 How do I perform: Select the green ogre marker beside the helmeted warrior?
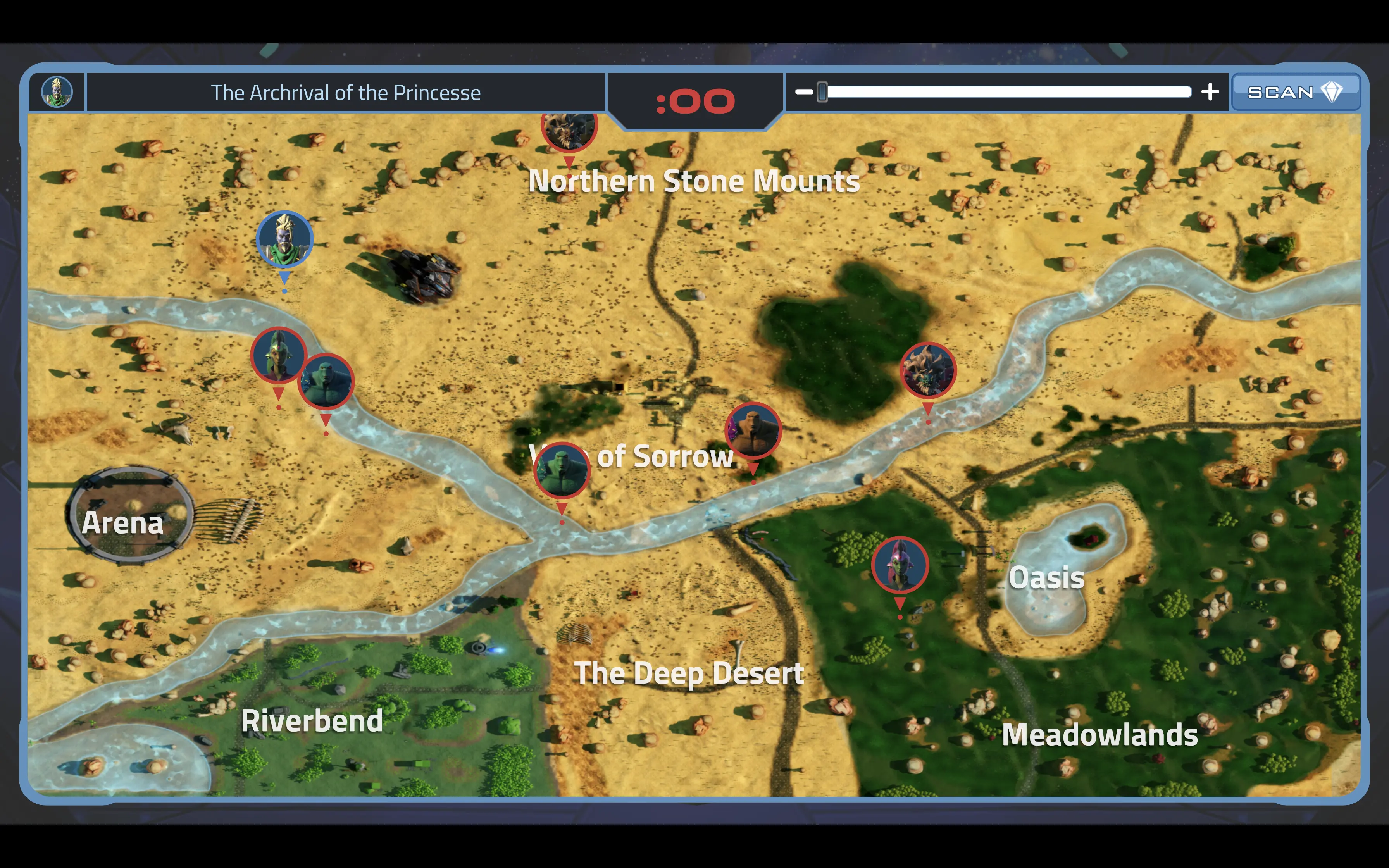point(327,381)
